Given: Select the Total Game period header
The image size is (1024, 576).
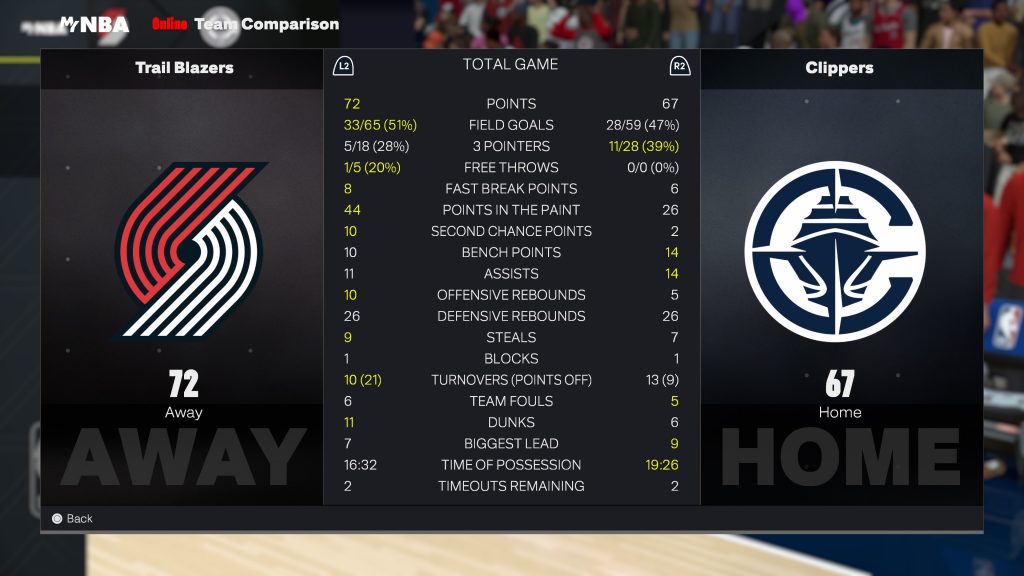Looking at the screenshot, I should pos(510,65).
